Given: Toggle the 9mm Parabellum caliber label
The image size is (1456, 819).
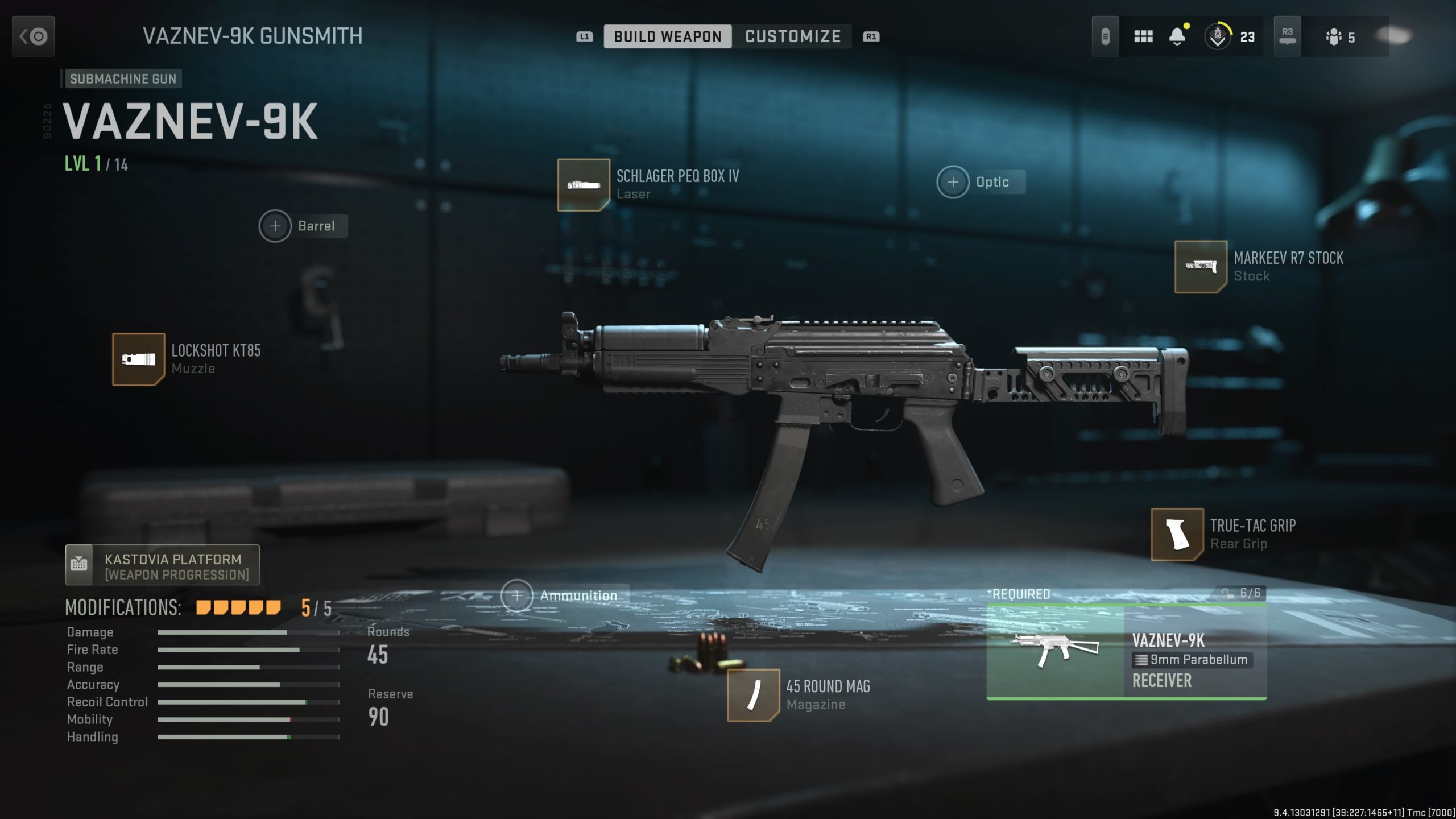Looking at the screenshot, I should [x=1192, y=660].
